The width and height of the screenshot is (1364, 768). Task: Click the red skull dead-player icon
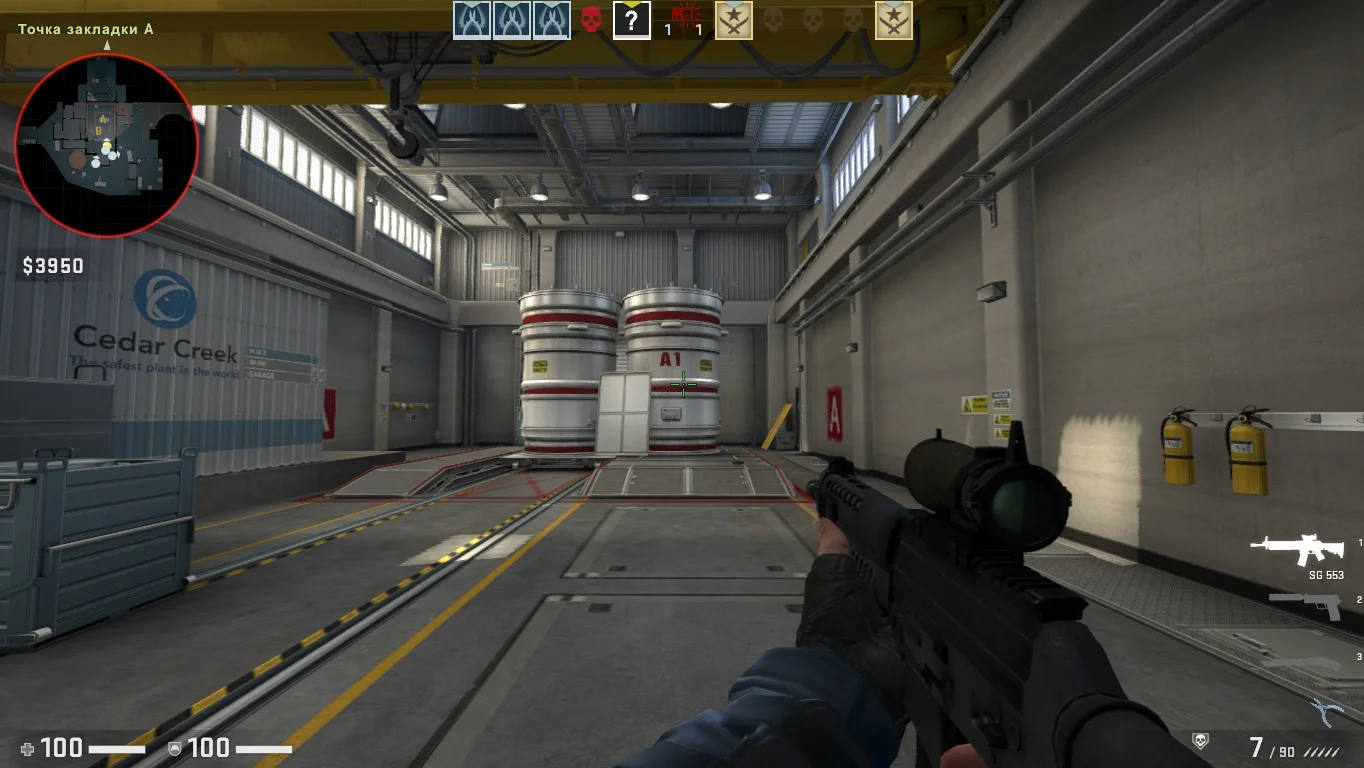click(x=591, y=19)
